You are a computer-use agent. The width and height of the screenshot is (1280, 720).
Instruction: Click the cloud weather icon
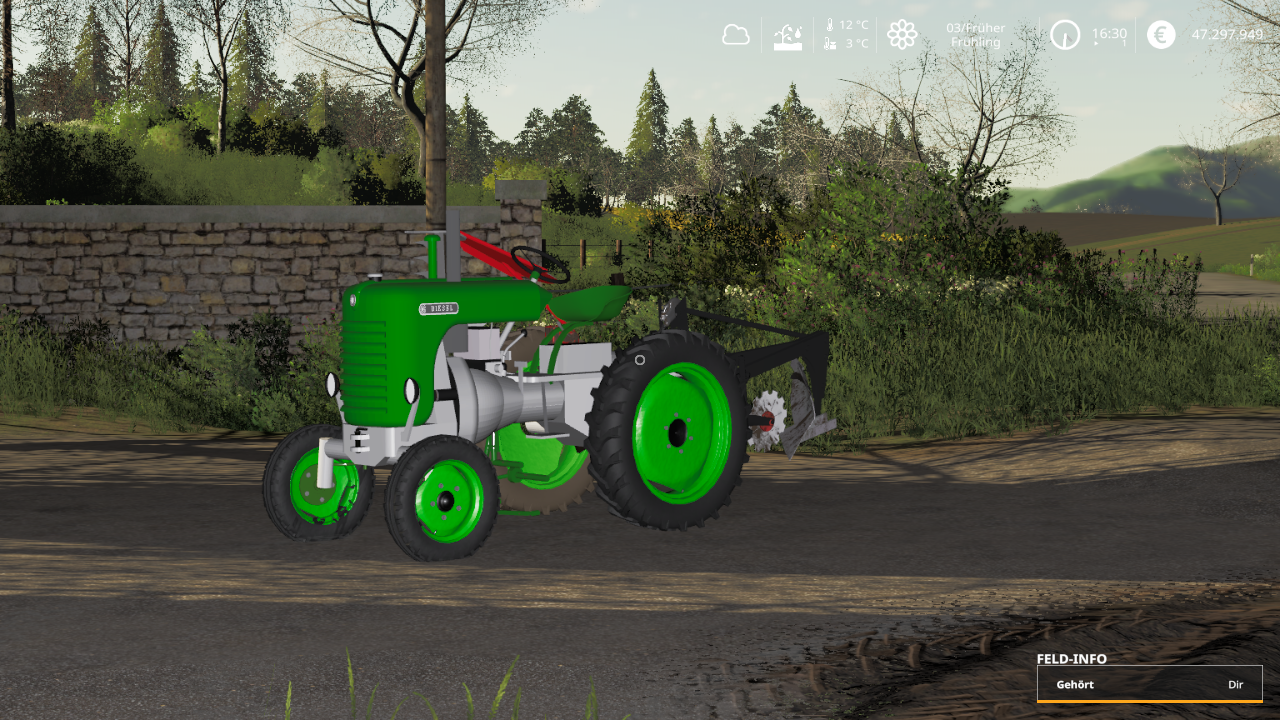point(736,35)
